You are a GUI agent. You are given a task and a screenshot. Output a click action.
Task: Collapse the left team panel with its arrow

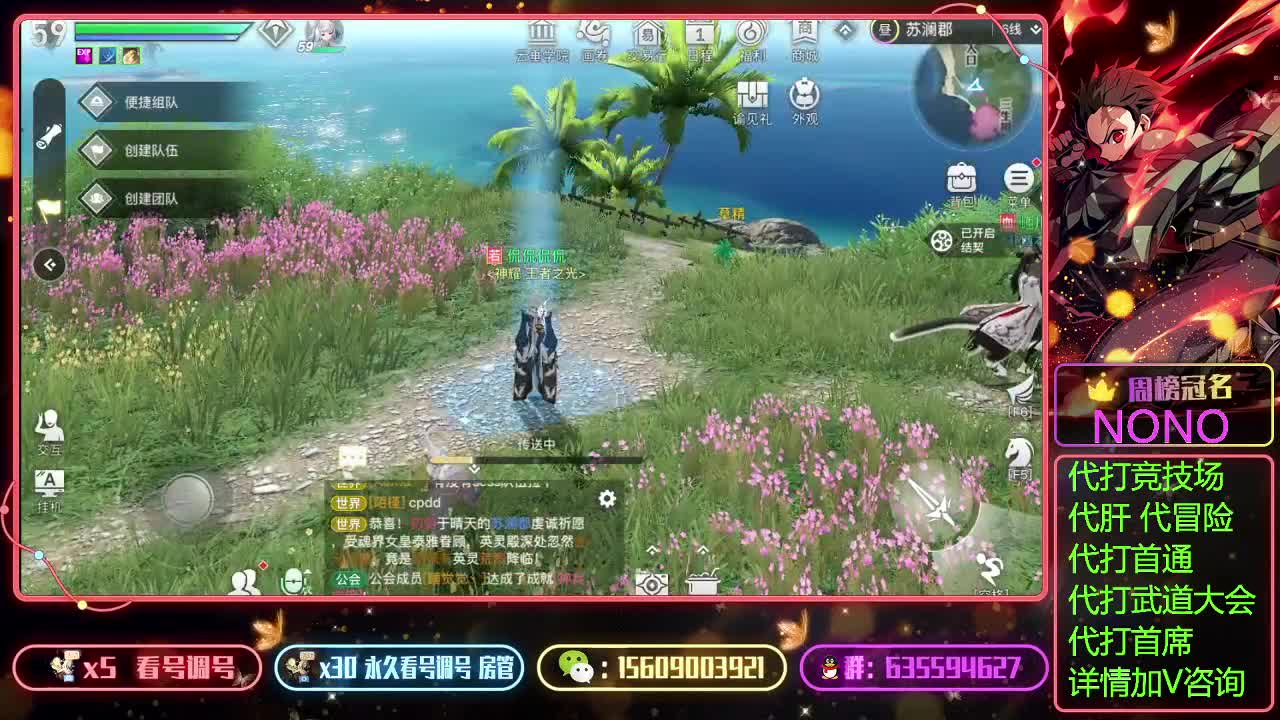tap(47, 263)
